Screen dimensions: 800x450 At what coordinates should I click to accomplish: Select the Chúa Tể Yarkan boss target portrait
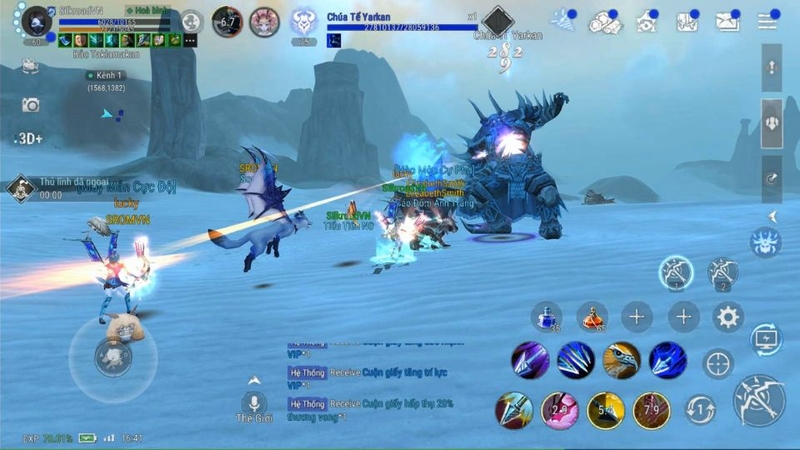point(305,21)
